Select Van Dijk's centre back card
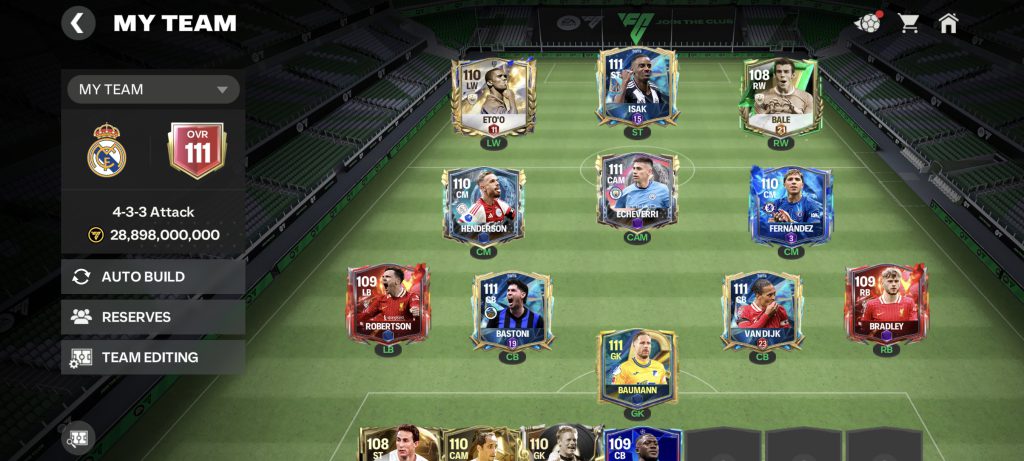The height and width of the screenshot is (461, 1024). pos(762,310)
